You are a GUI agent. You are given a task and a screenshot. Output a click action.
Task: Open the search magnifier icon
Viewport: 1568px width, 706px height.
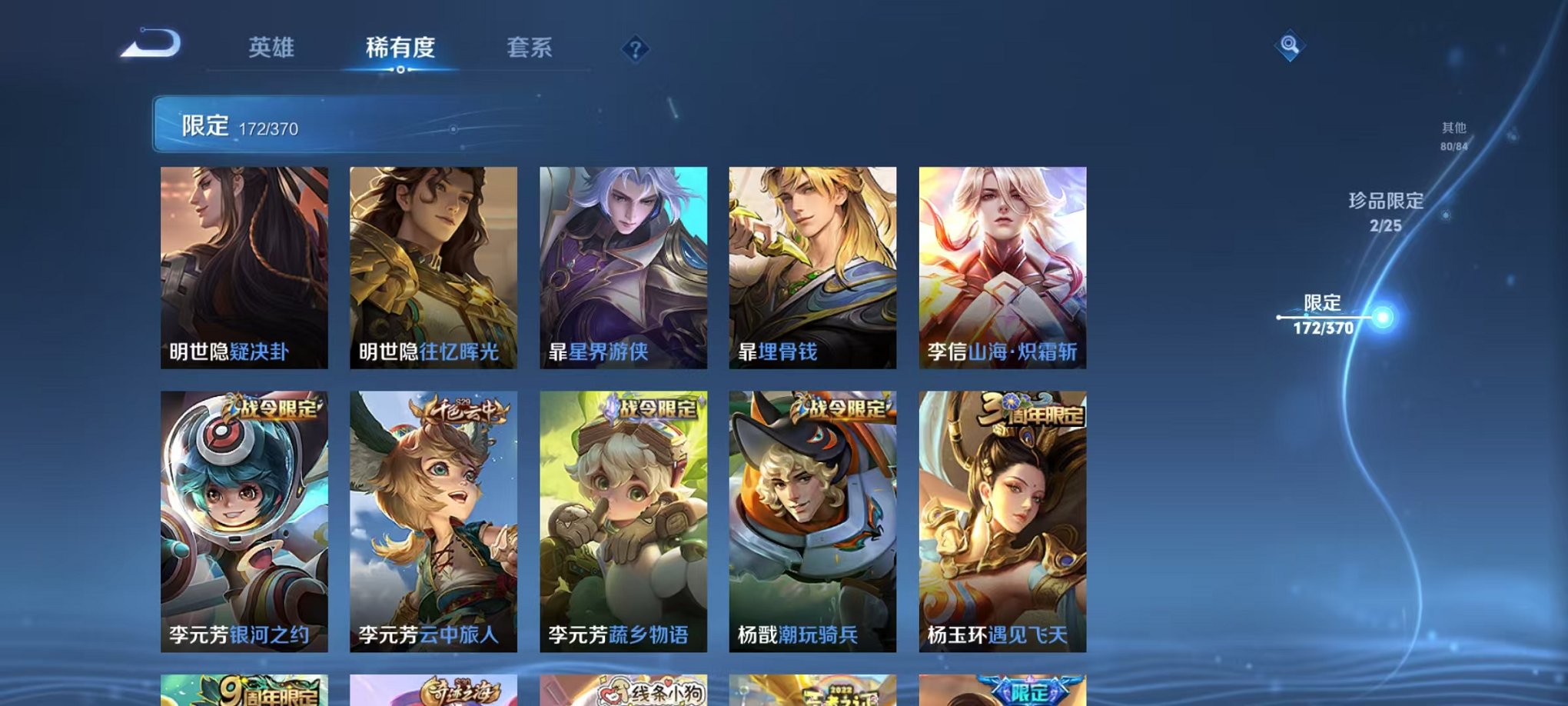tap(1288, 46)
